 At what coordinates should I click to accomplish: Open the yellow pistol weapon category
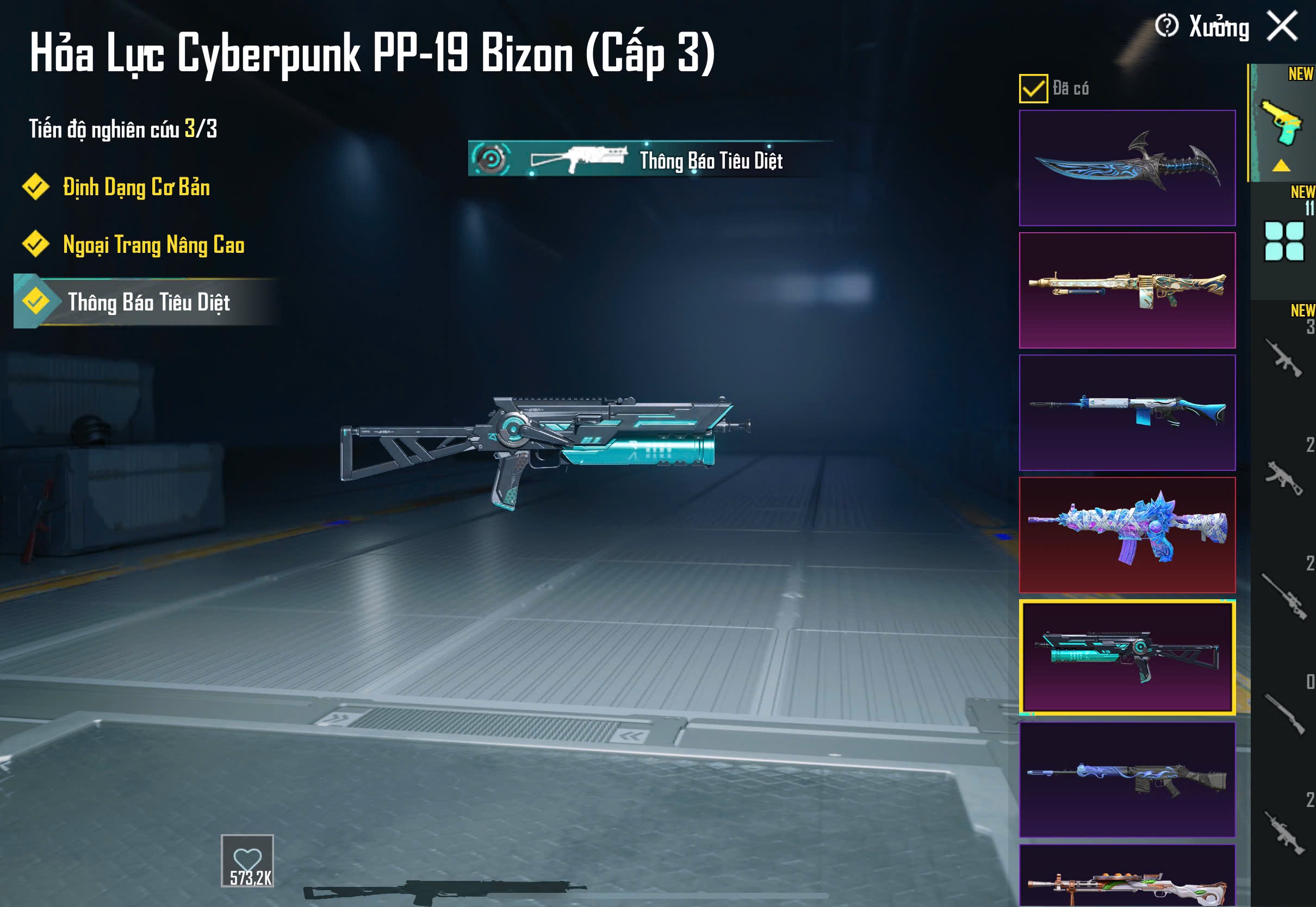pyautogui.click(x=1282, y=123)
